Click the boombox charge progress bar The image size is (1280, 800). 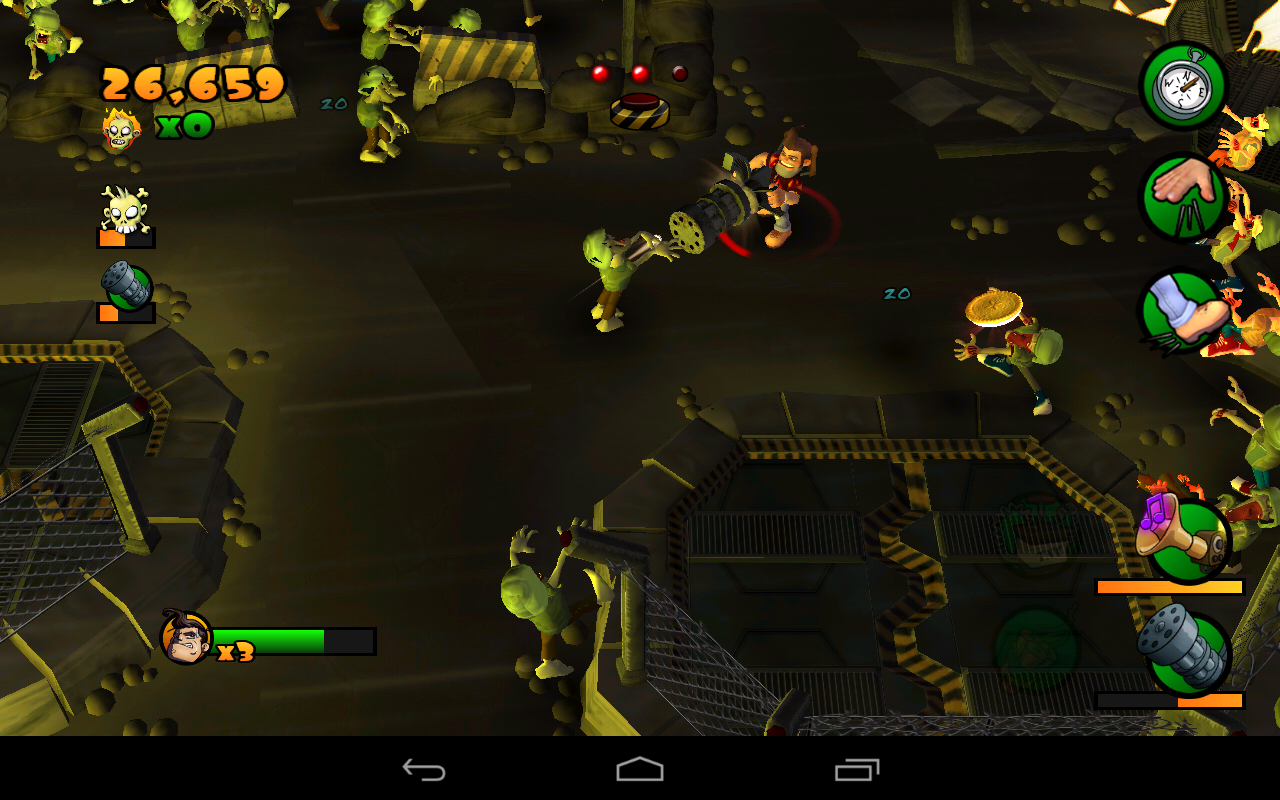[1168, 588]
